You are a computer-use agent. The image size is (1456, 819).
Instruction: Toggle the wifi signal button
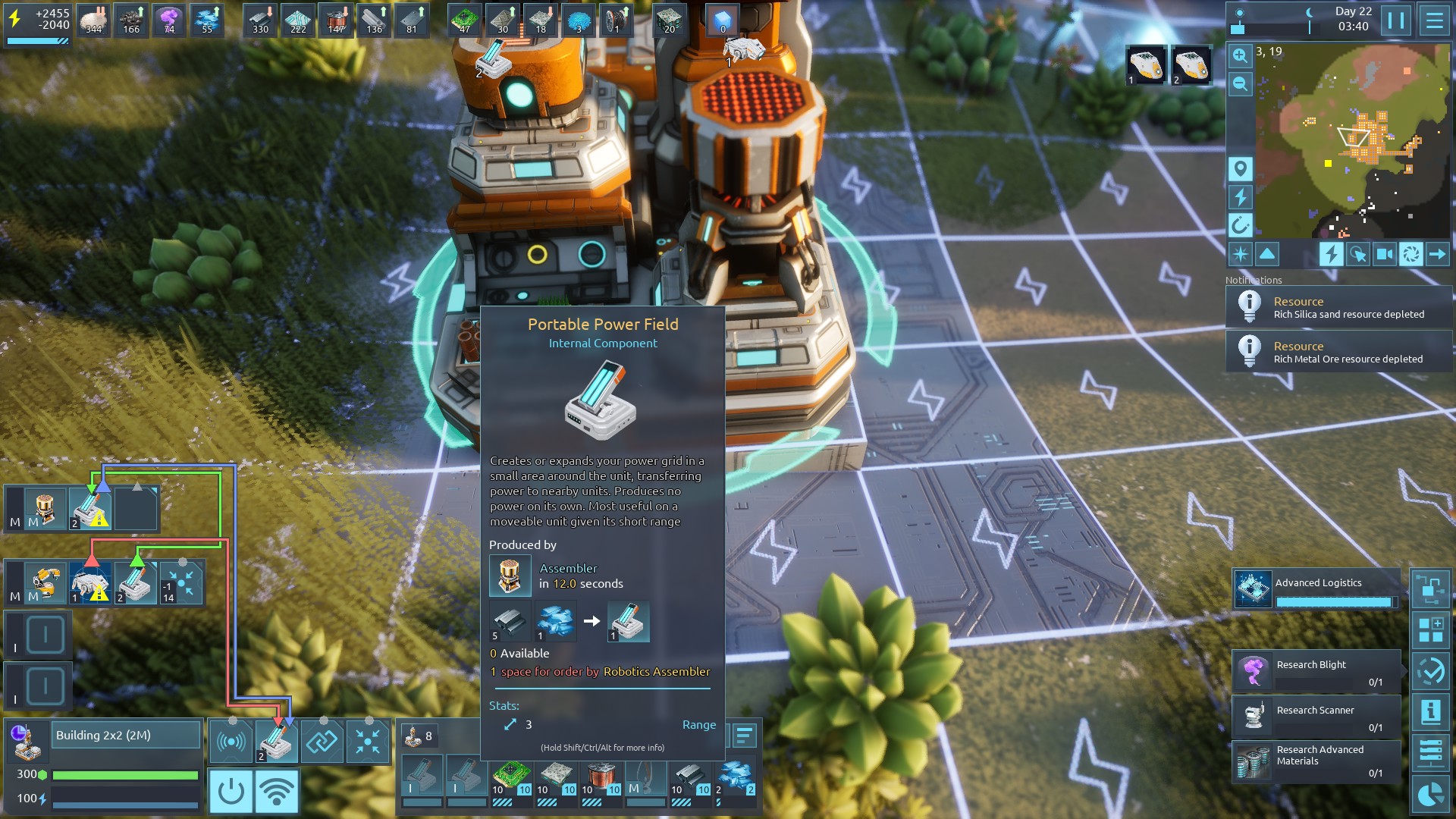pyautogui.click(x=276, y=791)
